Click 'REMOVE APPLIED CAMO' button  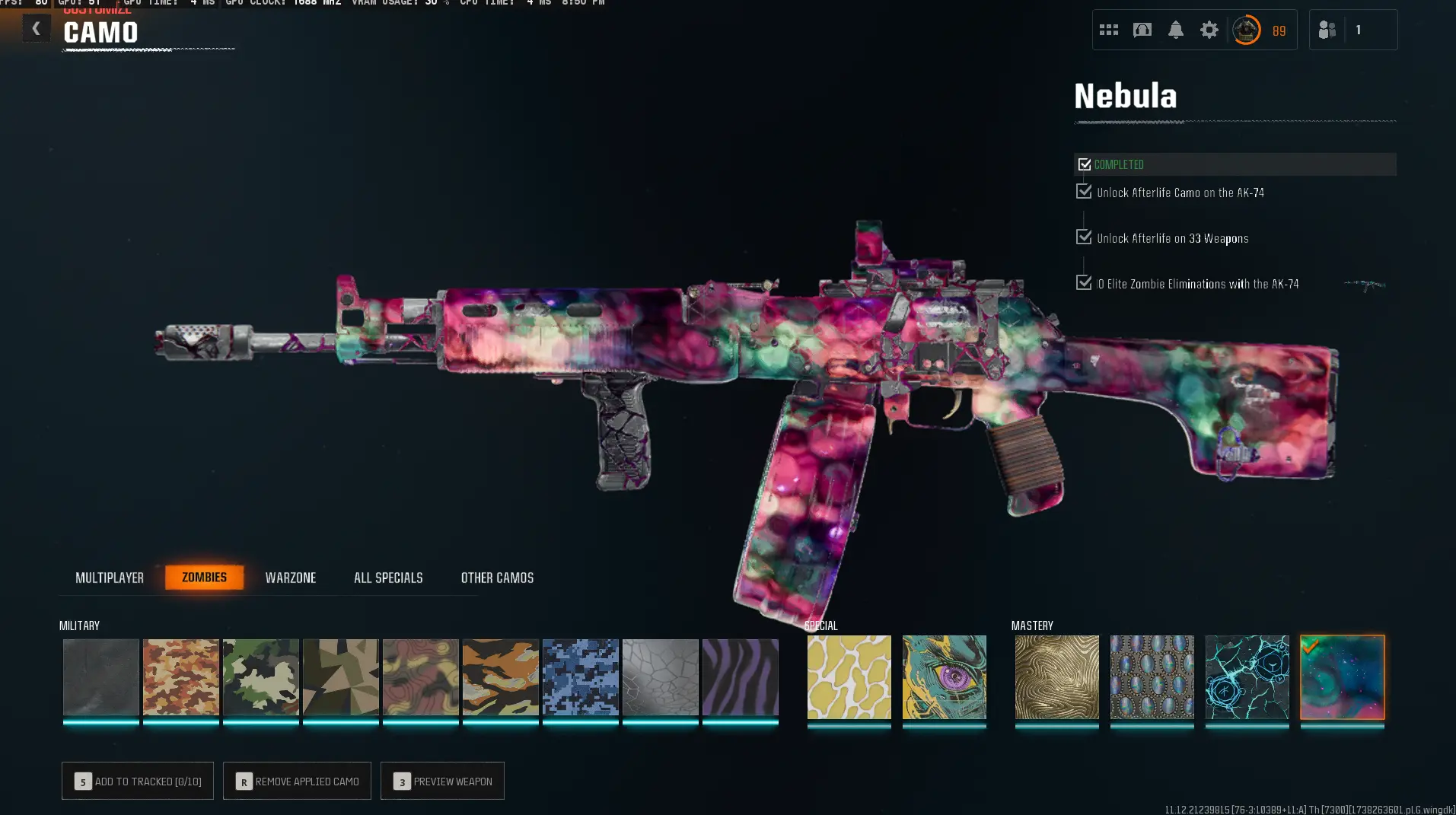(x=296, y=781)
